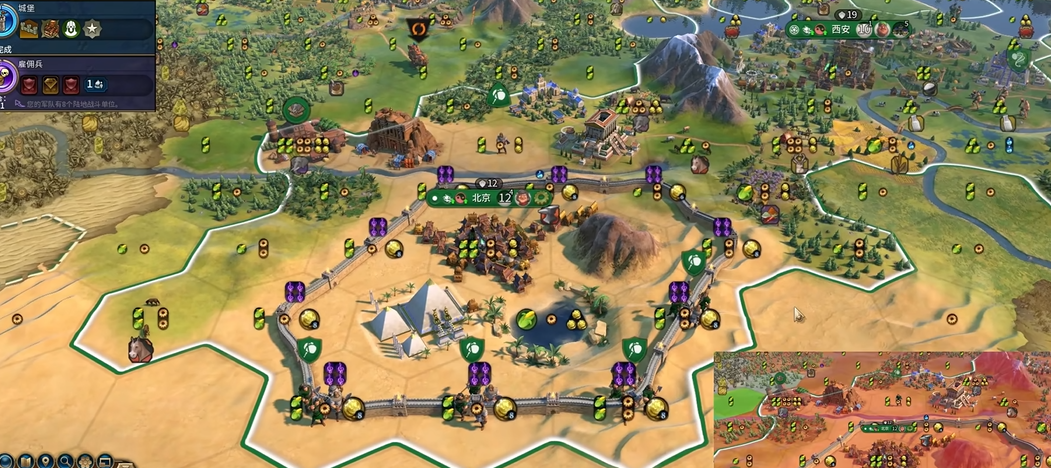Select the 西安 city banner

[840, 29]
